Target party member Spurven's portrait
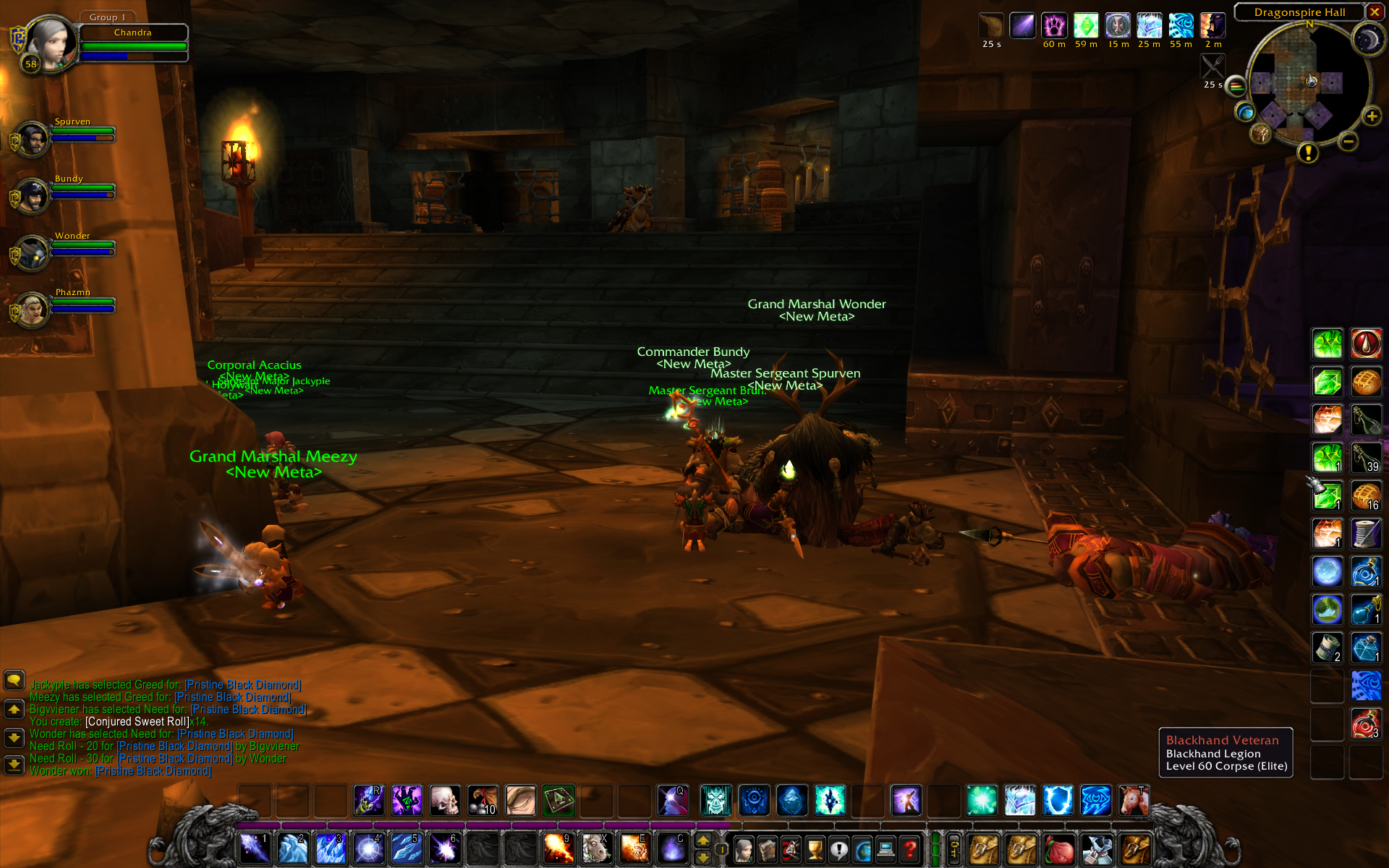 [x=32, y=139]
